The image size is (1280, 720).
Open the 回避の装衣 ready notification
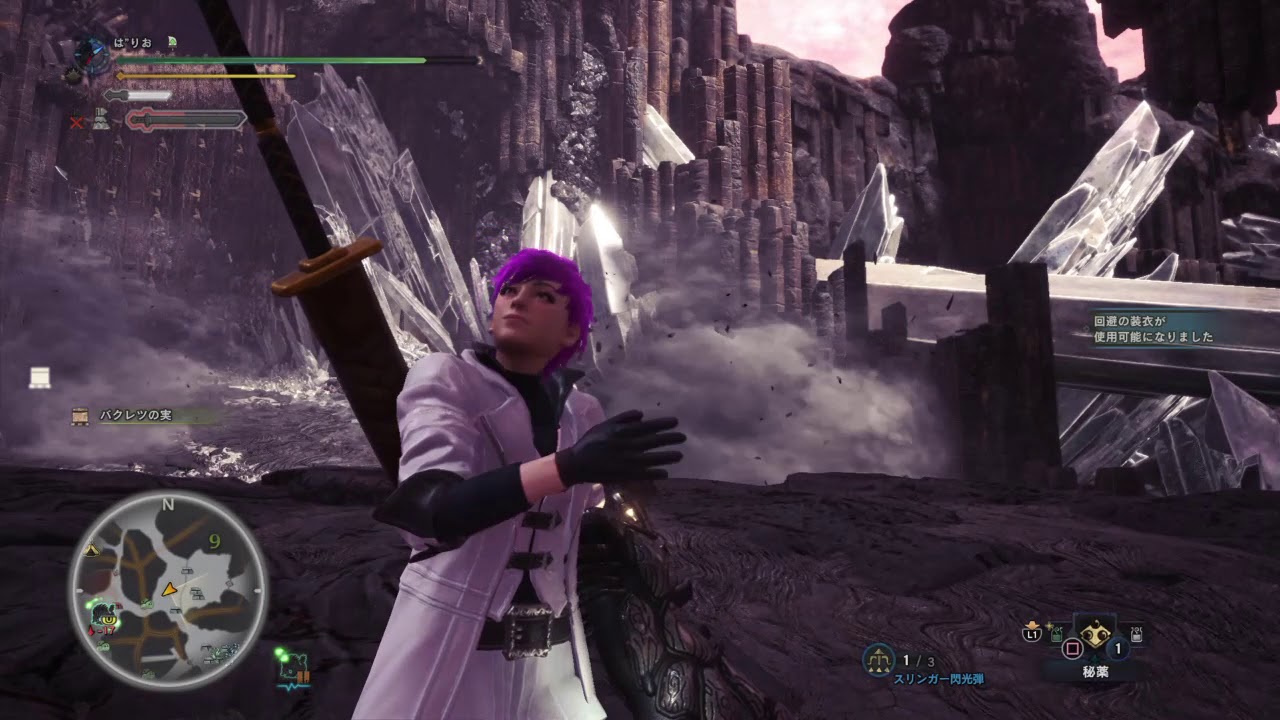click(x=1152, y=329)
